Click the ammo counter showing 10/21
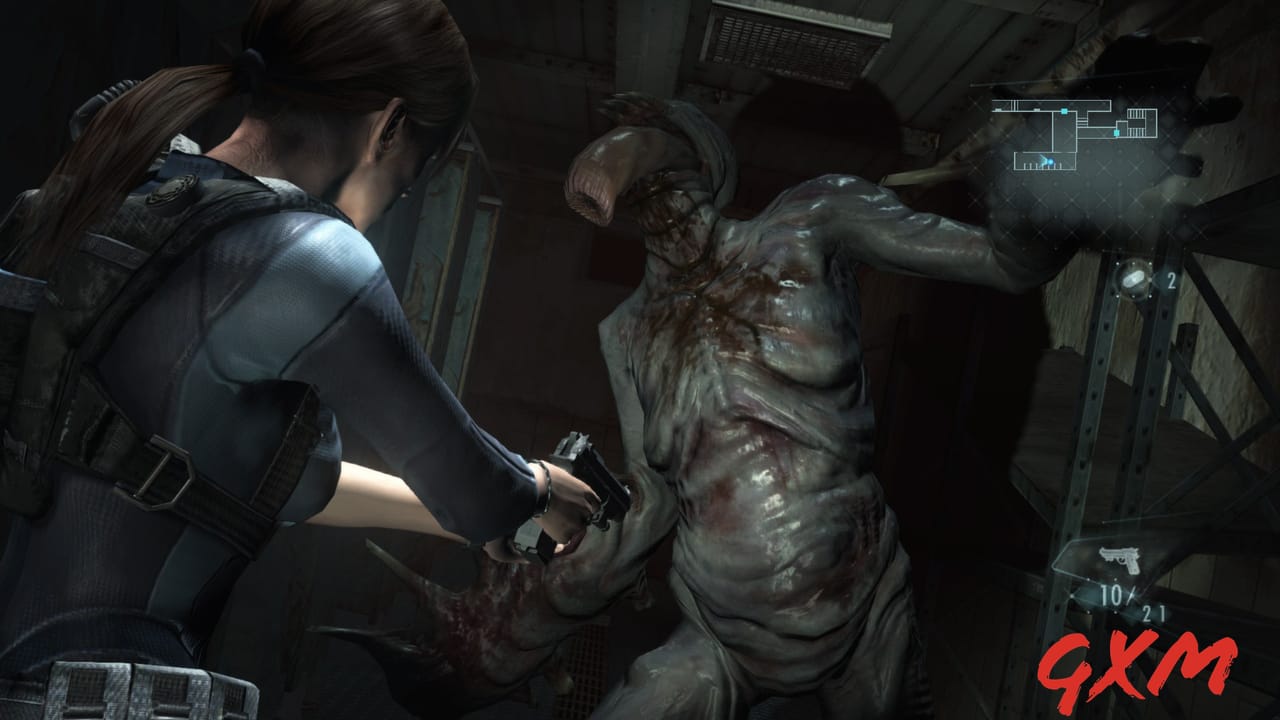The image size is (1280, 720). tap(1130, 600)
